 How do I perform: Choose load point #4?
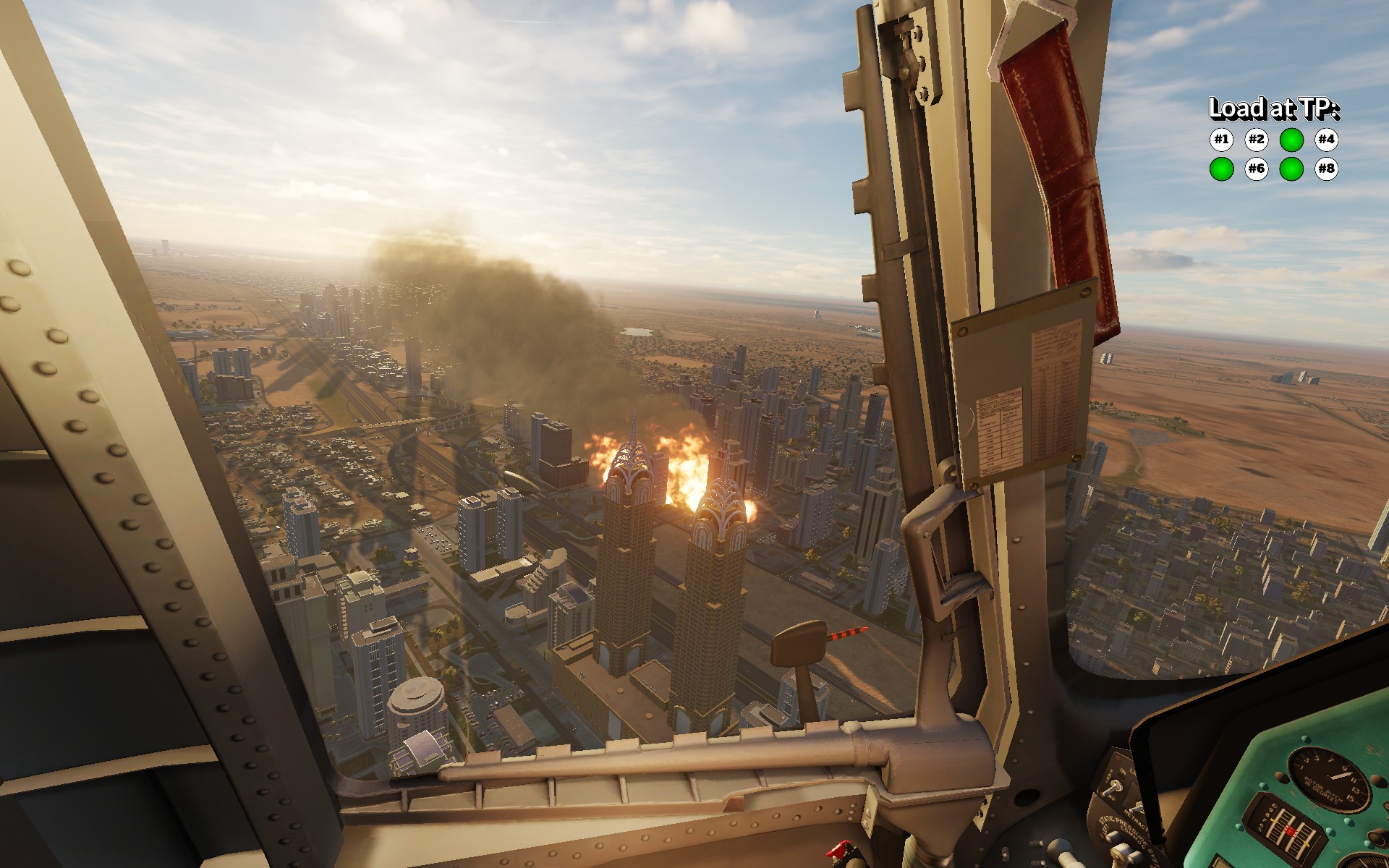coord(1326,139)
